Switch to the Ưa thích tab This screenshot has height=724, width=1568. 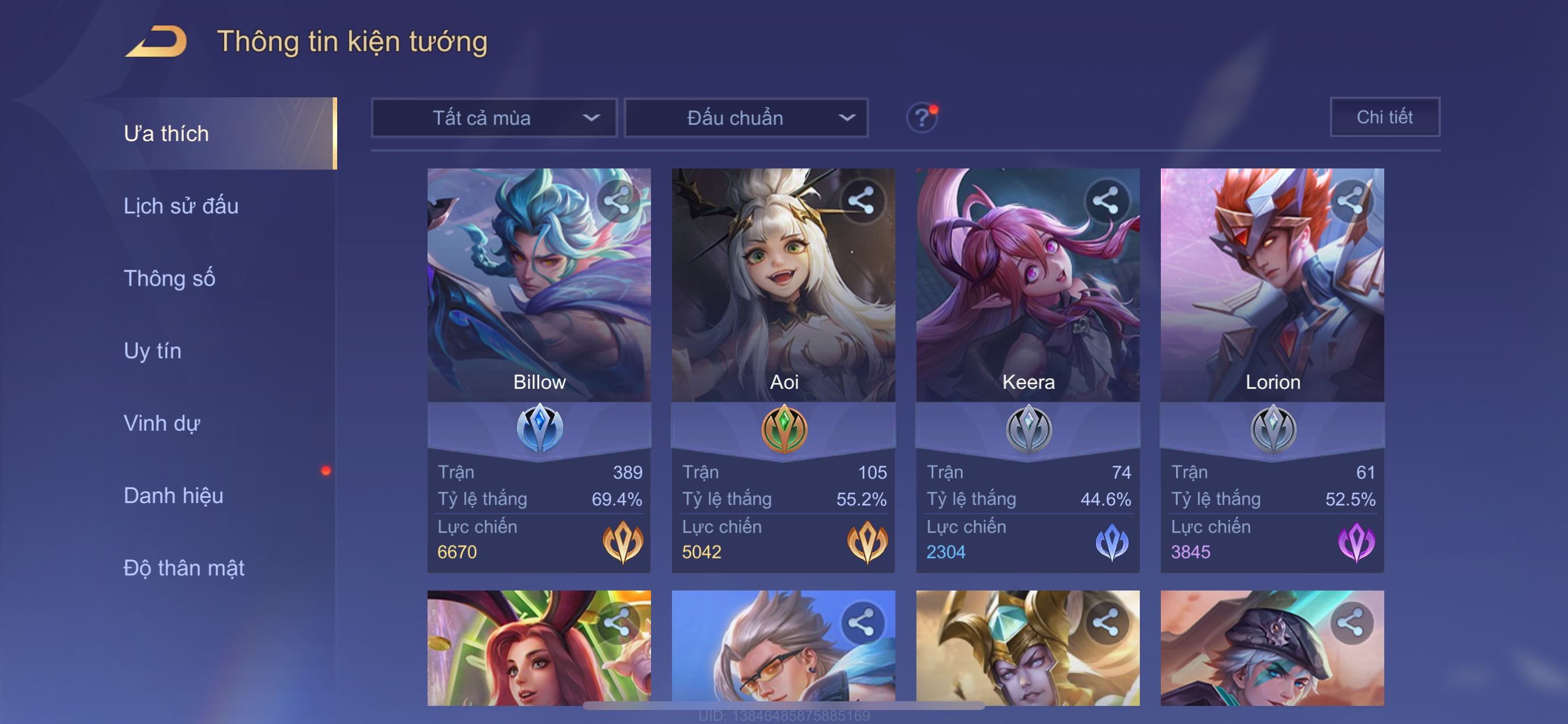pyautogui.click(x=166, y=133)
